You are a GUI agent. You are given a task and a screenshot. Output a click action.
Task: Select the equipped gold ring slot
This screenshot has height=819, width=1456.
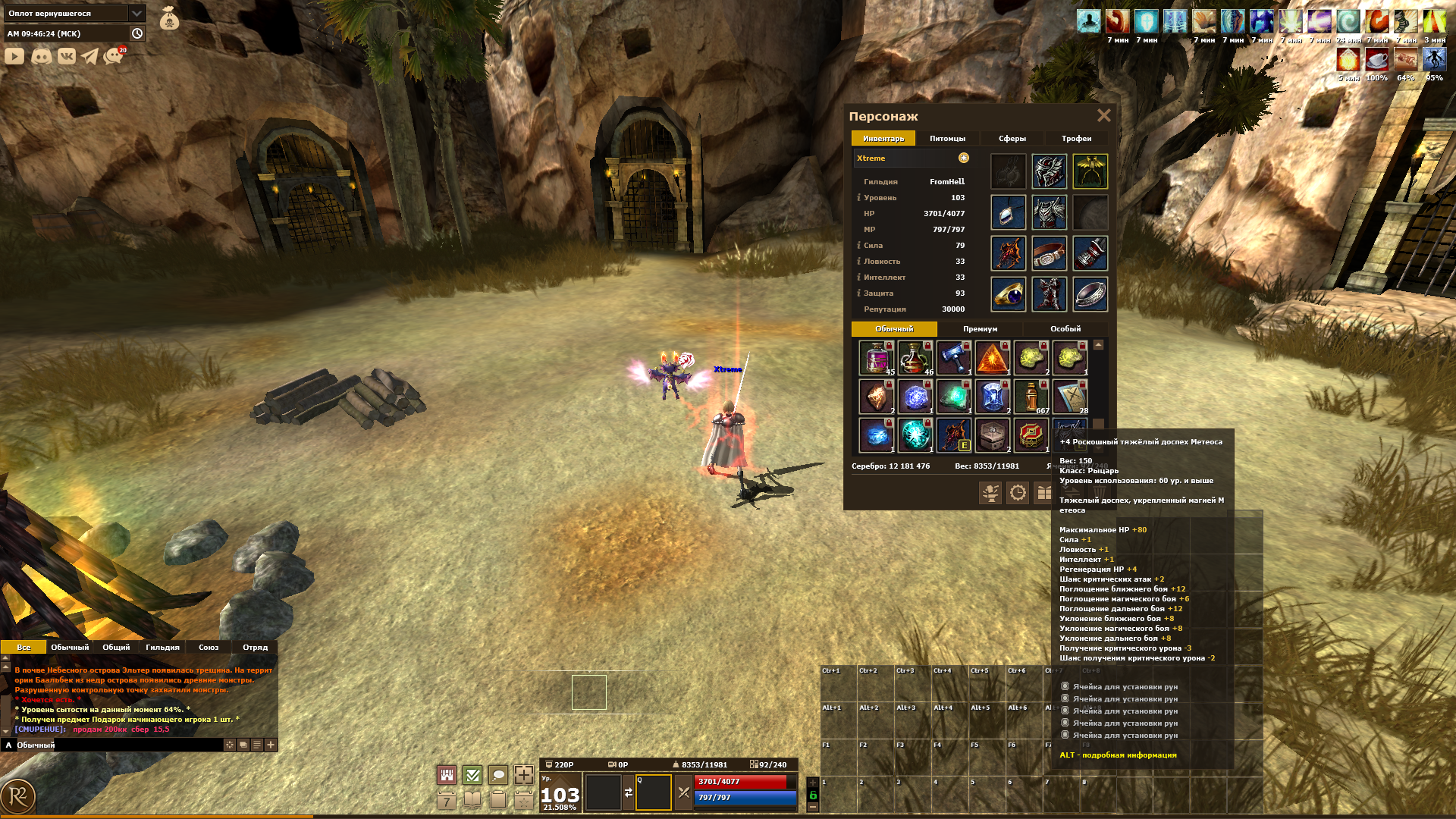point(1008,294)
